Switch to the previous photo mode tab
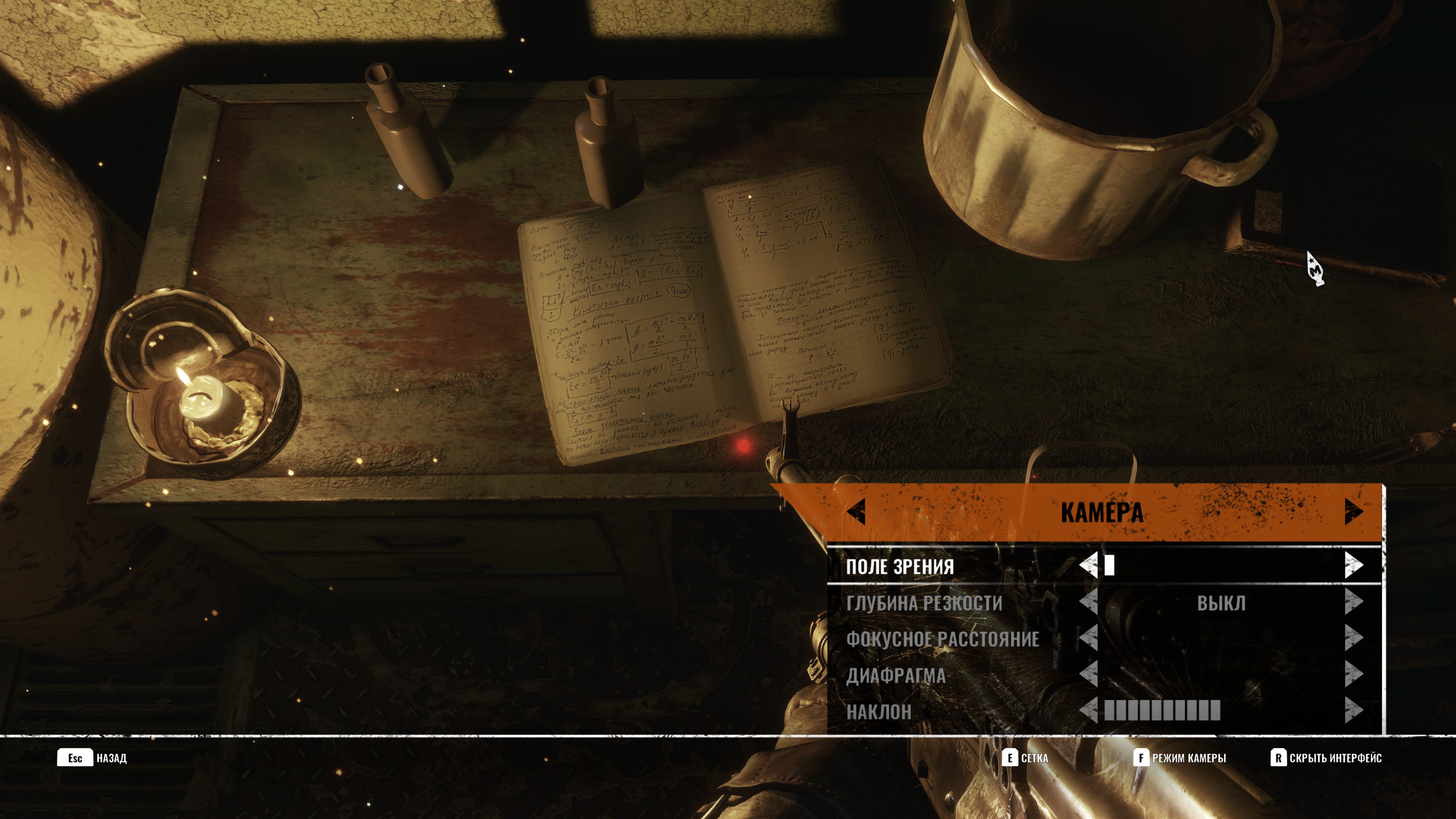 (x=856, y=511)
